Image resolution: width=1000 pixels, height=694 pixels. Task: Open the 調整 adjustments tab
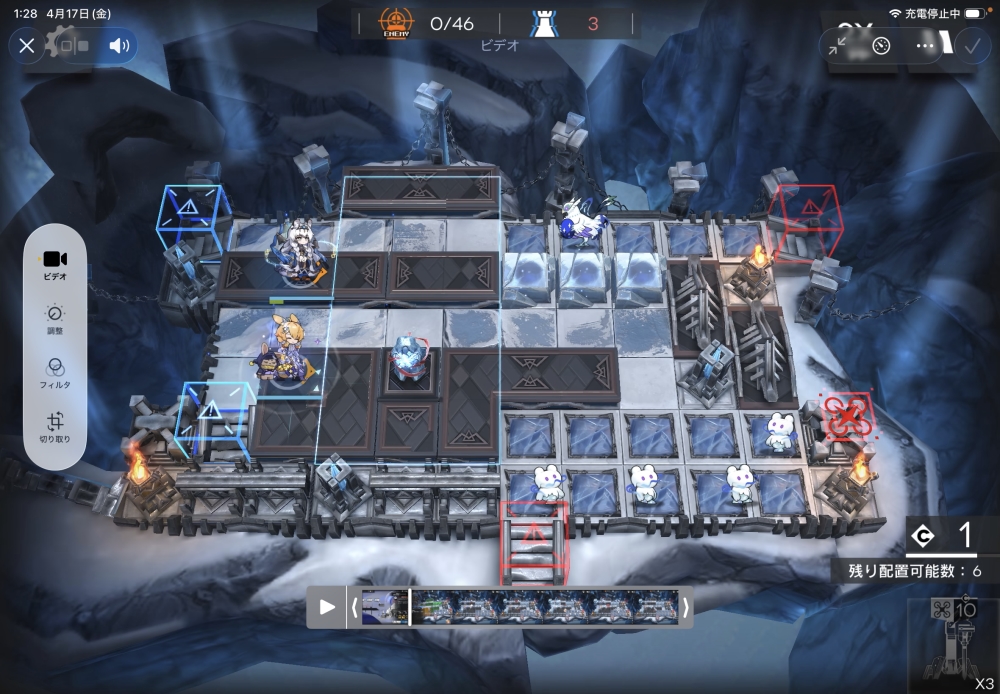pyautogui.click(x=56, y=320)
